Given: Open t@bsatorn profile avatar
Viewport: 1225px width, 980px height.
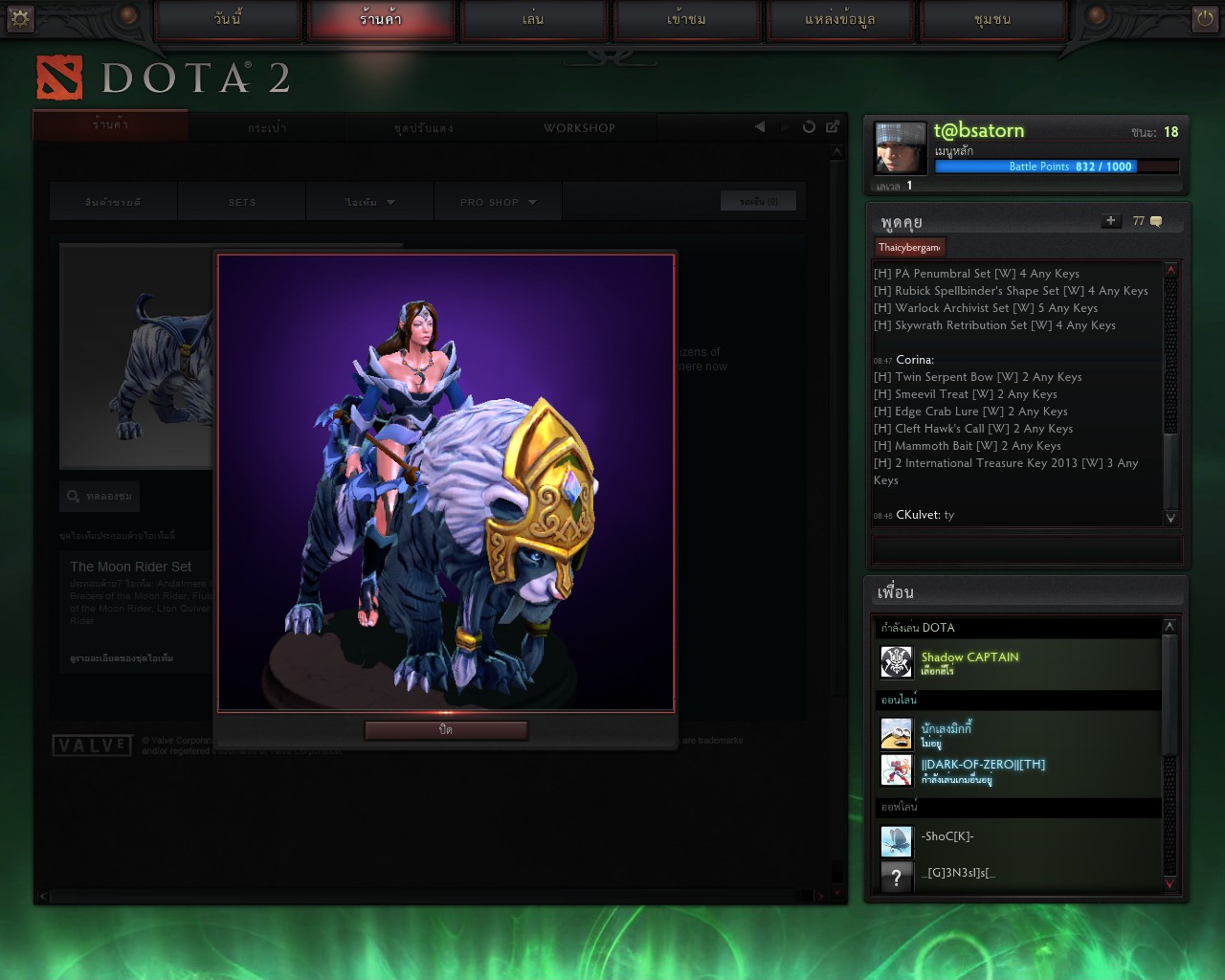Looking at the screenshot, I should [x=901, y=148].
